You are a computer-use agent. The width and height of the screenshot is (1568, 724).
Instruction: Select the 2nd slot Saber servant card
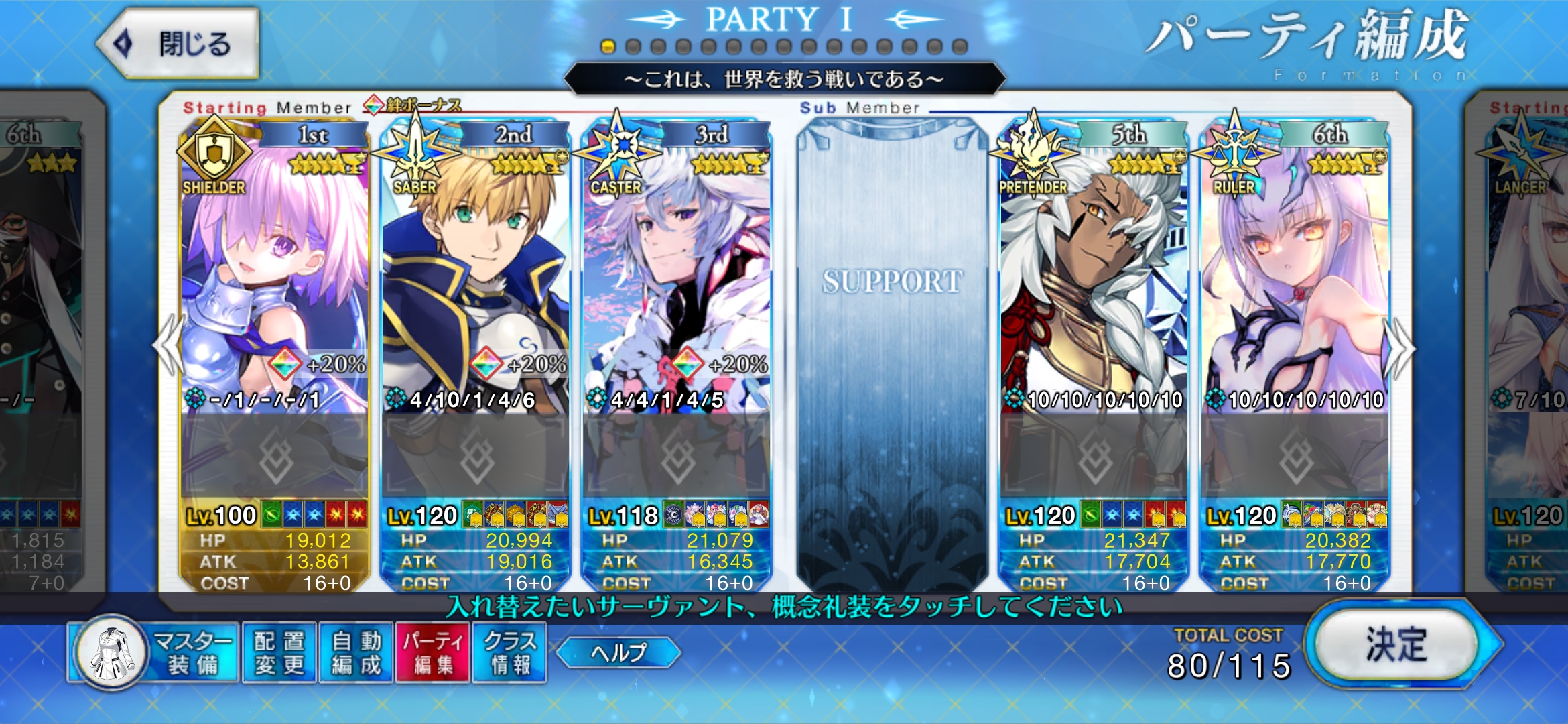476,268
